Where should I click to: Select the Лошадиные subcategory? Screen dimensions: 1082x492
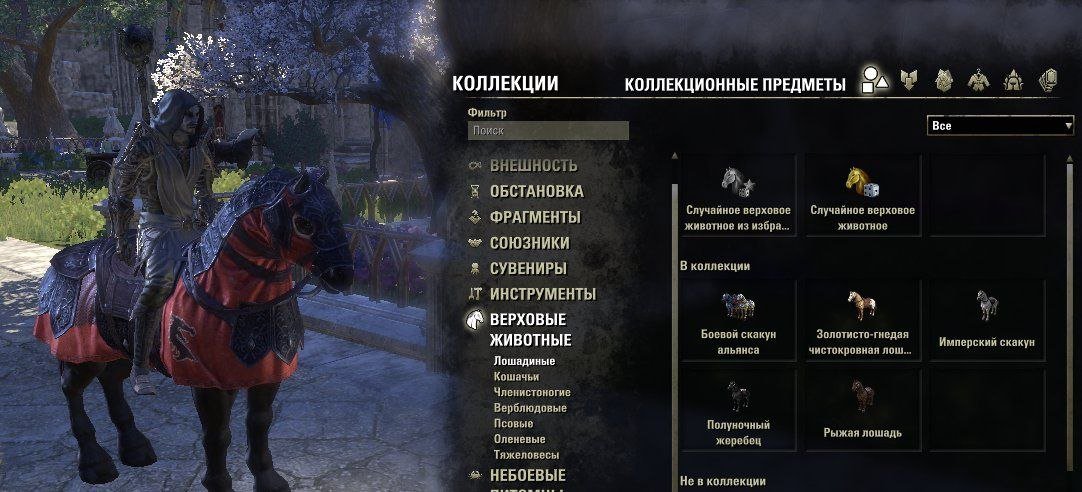pyautogui.click(x=524, y=361)
